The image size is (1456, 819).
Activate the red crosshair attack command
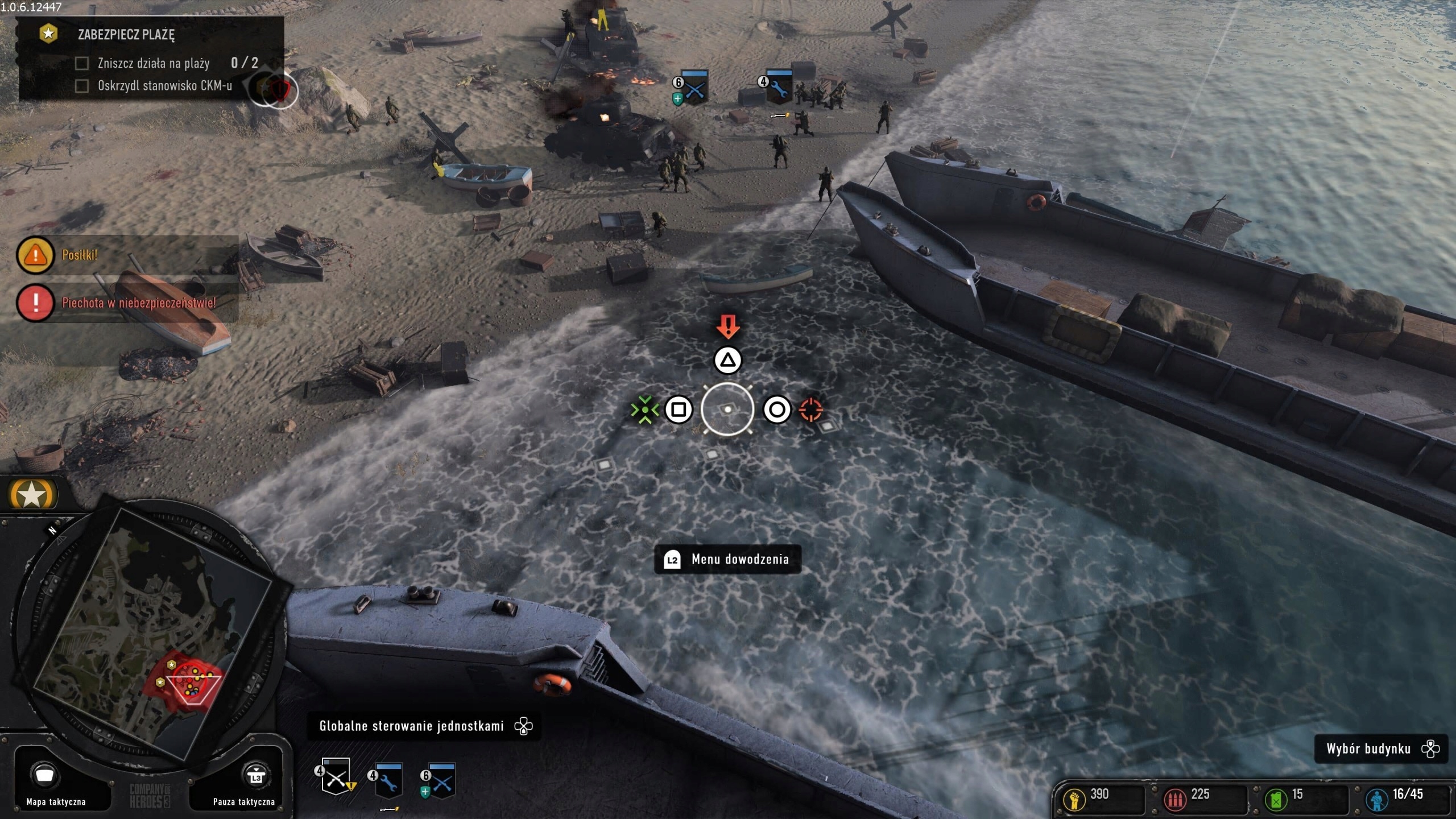pos(811,409)
